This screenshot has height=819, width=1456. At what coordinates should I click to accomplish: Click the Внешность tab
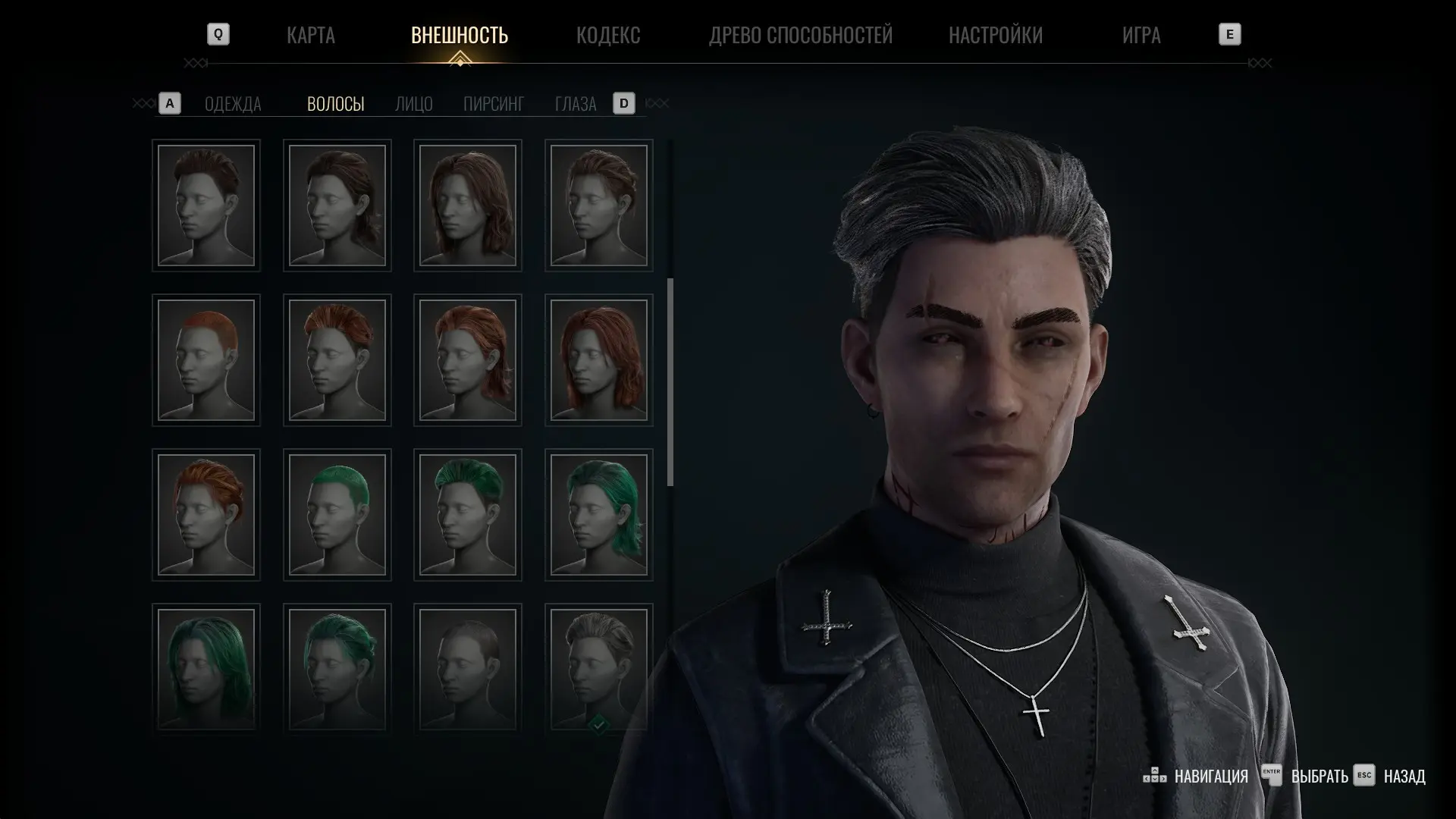[x=459, y=35]
